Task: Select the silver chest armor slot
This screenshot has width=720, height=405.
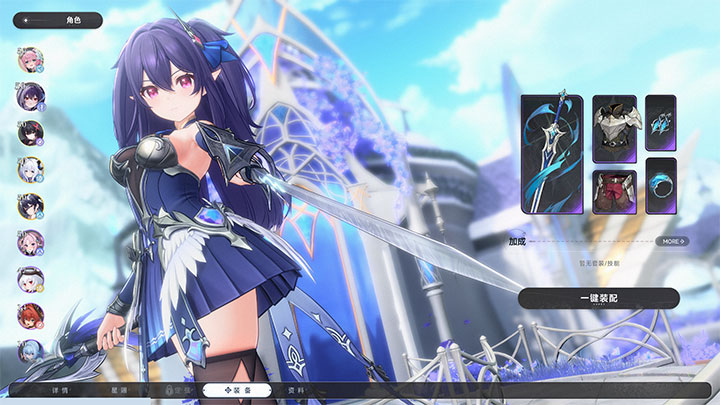Action: point(614,128)
